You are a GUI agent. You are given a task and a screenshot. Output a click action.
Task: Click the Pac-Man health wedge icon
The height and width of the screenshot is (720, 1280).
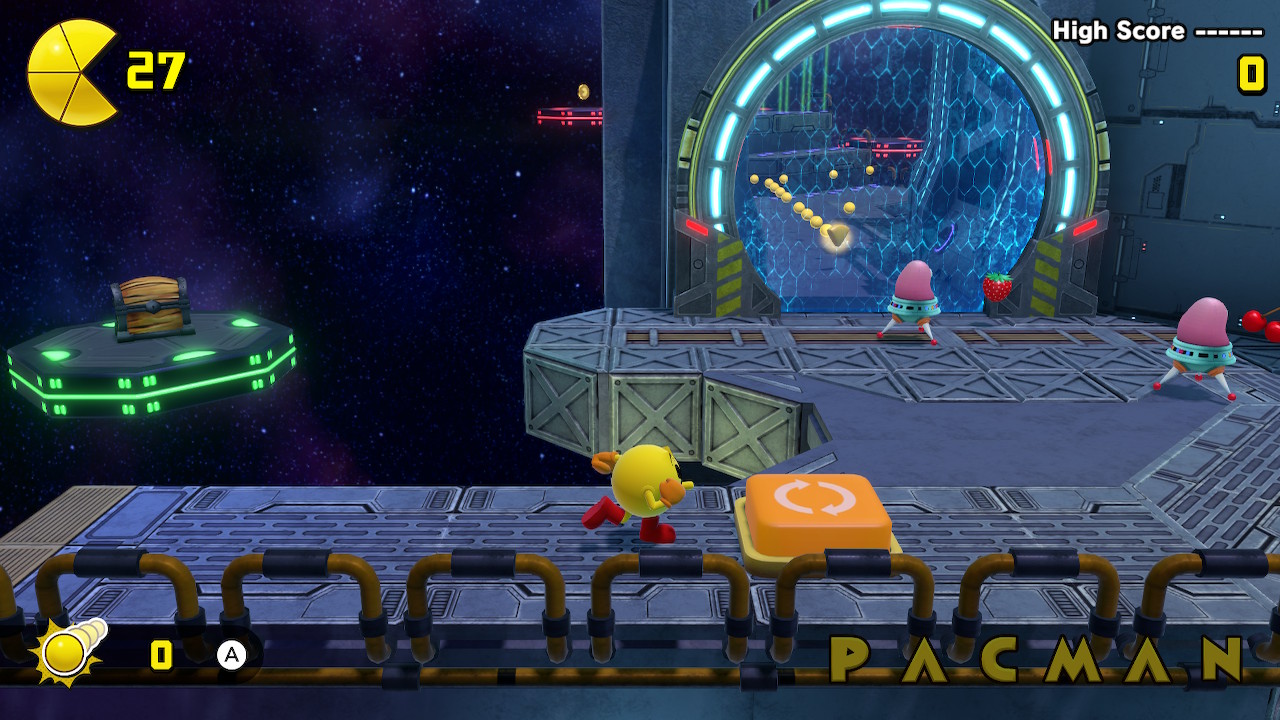[x=71, y=73]
